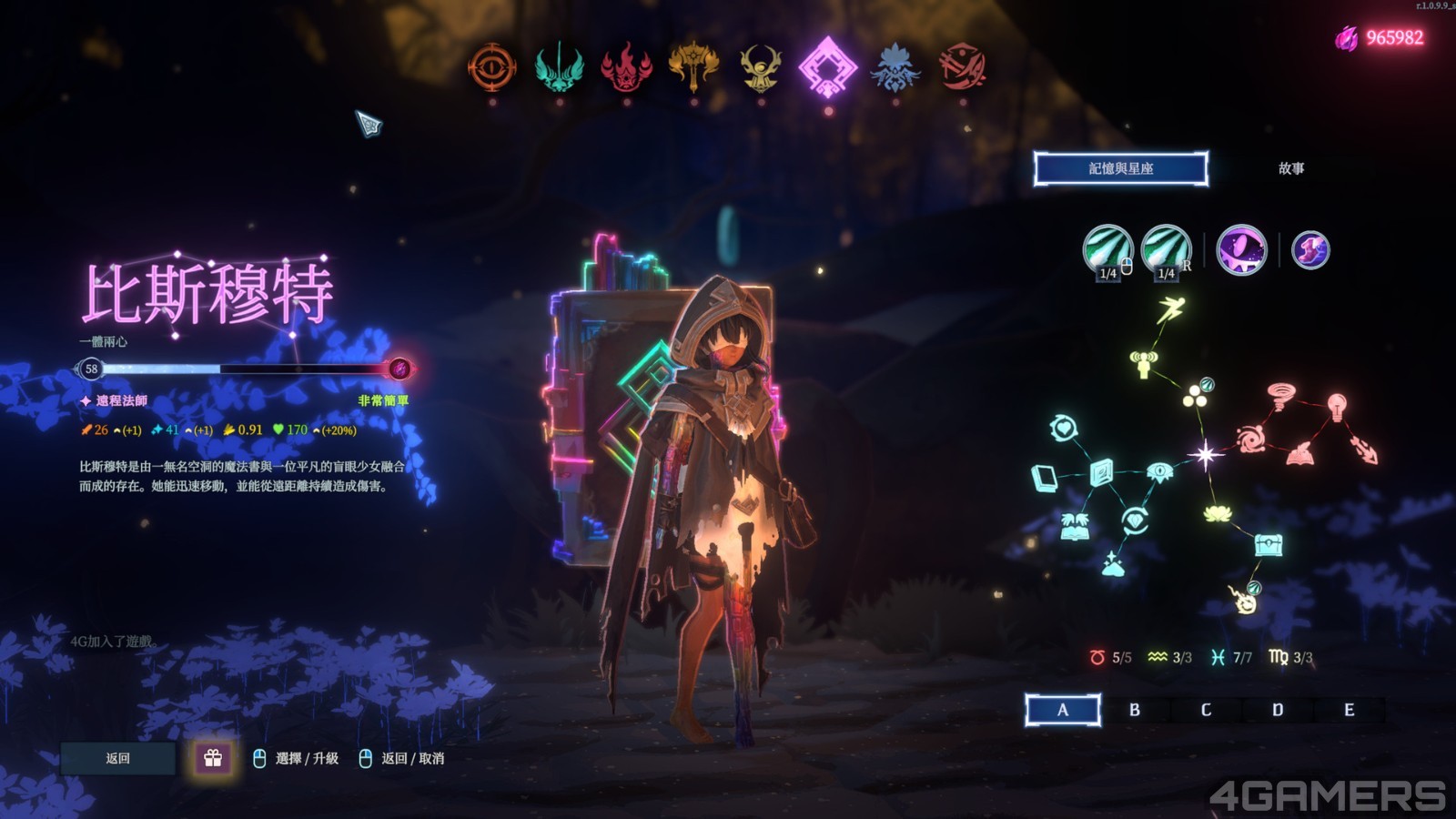This screenshot has width=1456, height=819.
Task: Pick the red flame emblem character
Action: (x=626, y=67)
